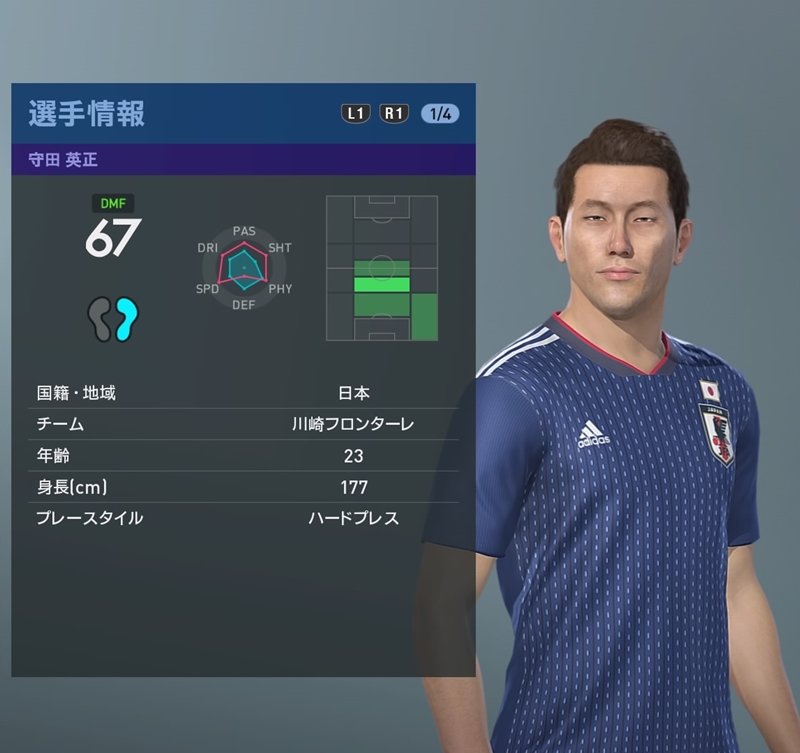800x753 pixels.
Task: Select the チーム row showing 川崎フロンターレ
Action: [x=243, y=424]
